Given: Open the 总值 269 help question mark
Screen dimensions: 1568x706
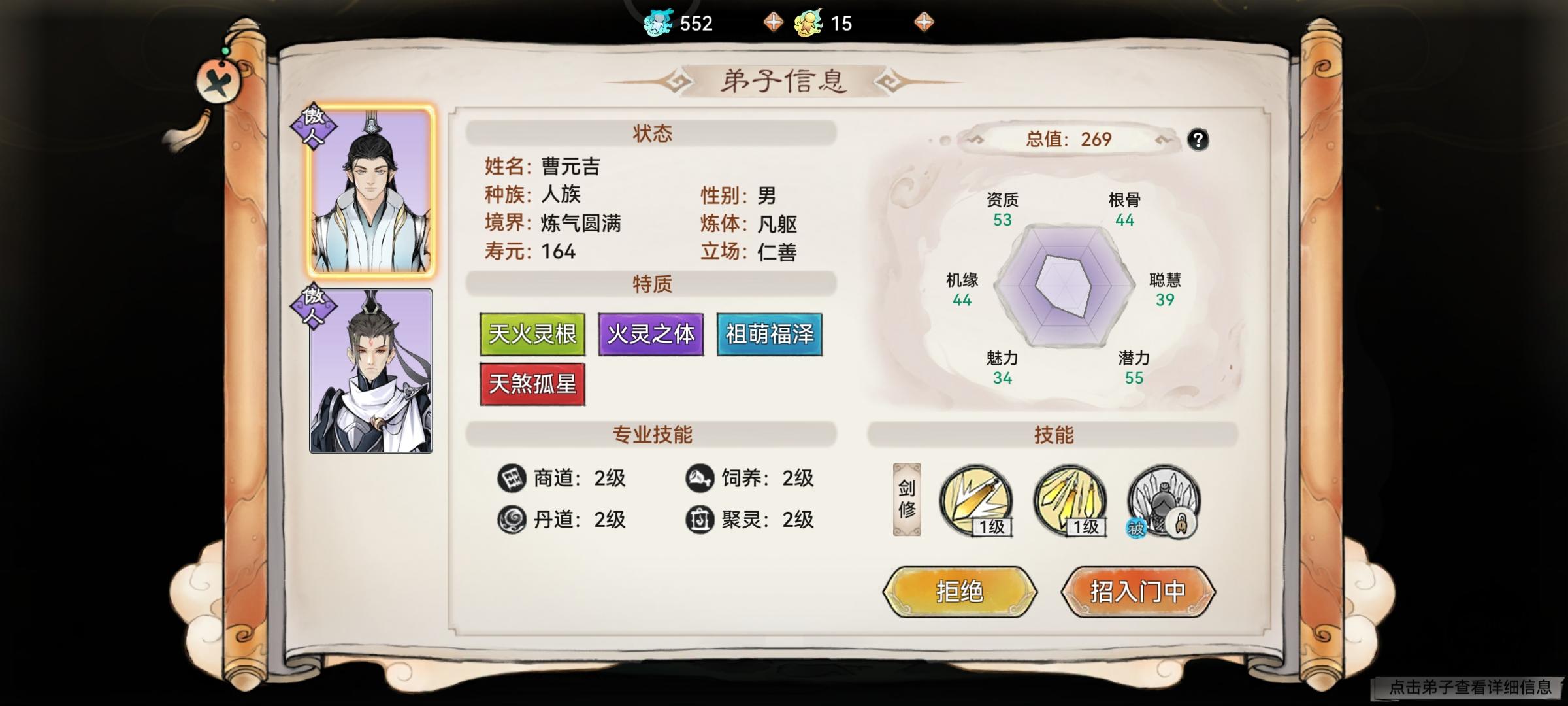Looking at the screenshot, I should [x=1200, y=139].
